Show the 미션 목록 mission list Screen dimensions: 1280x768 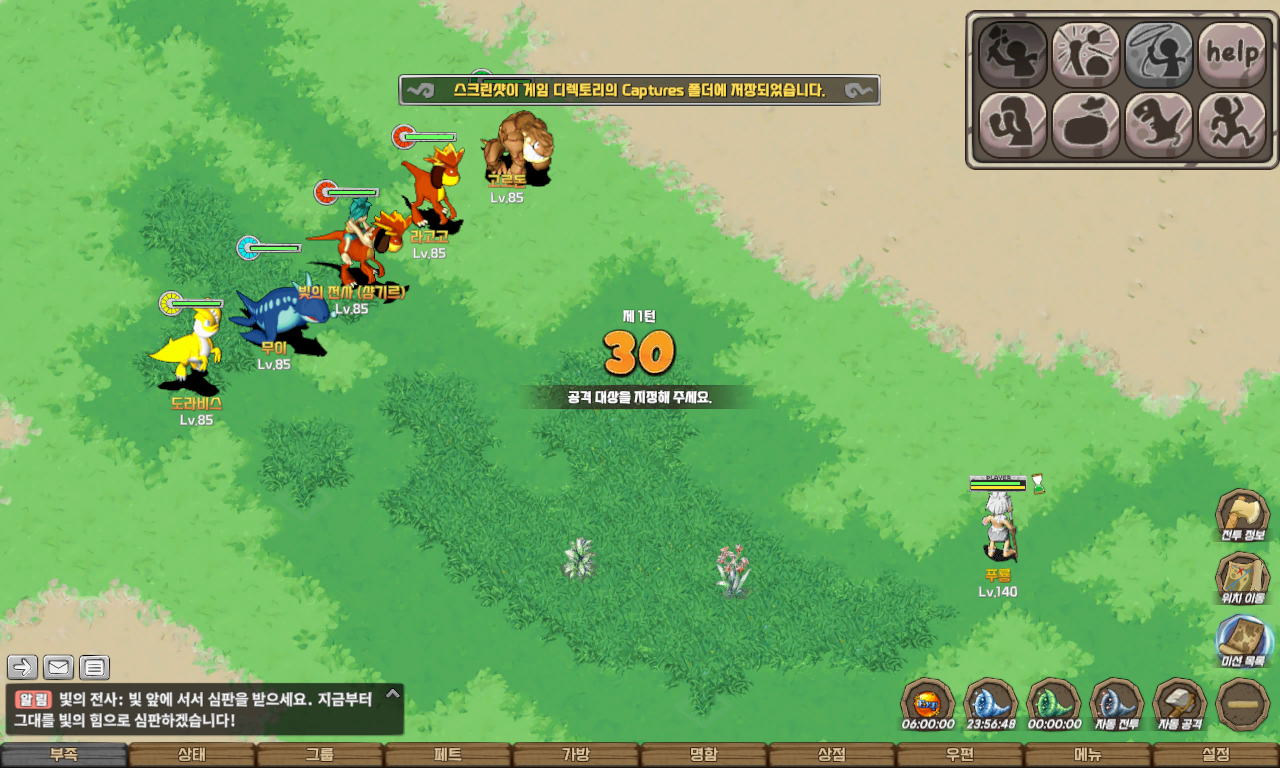1242,641
